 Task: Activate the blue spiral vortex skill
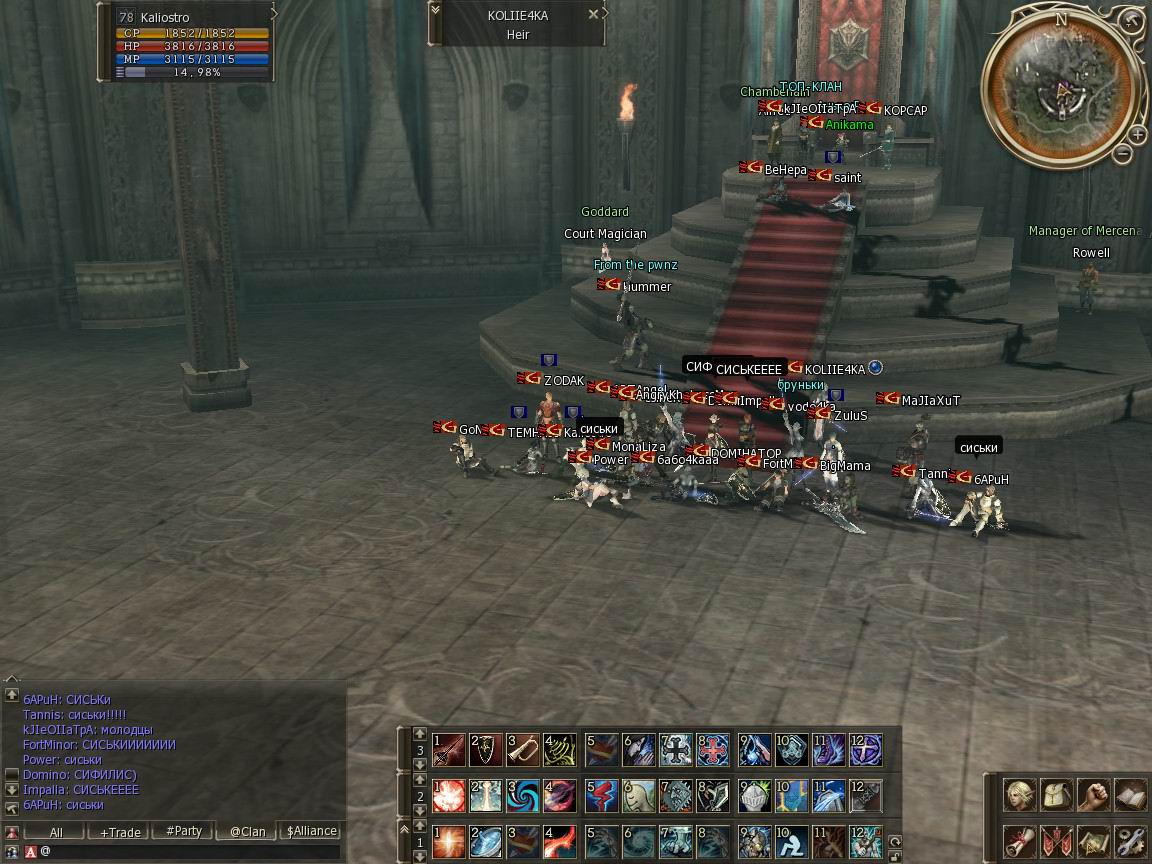pos(523,796)
